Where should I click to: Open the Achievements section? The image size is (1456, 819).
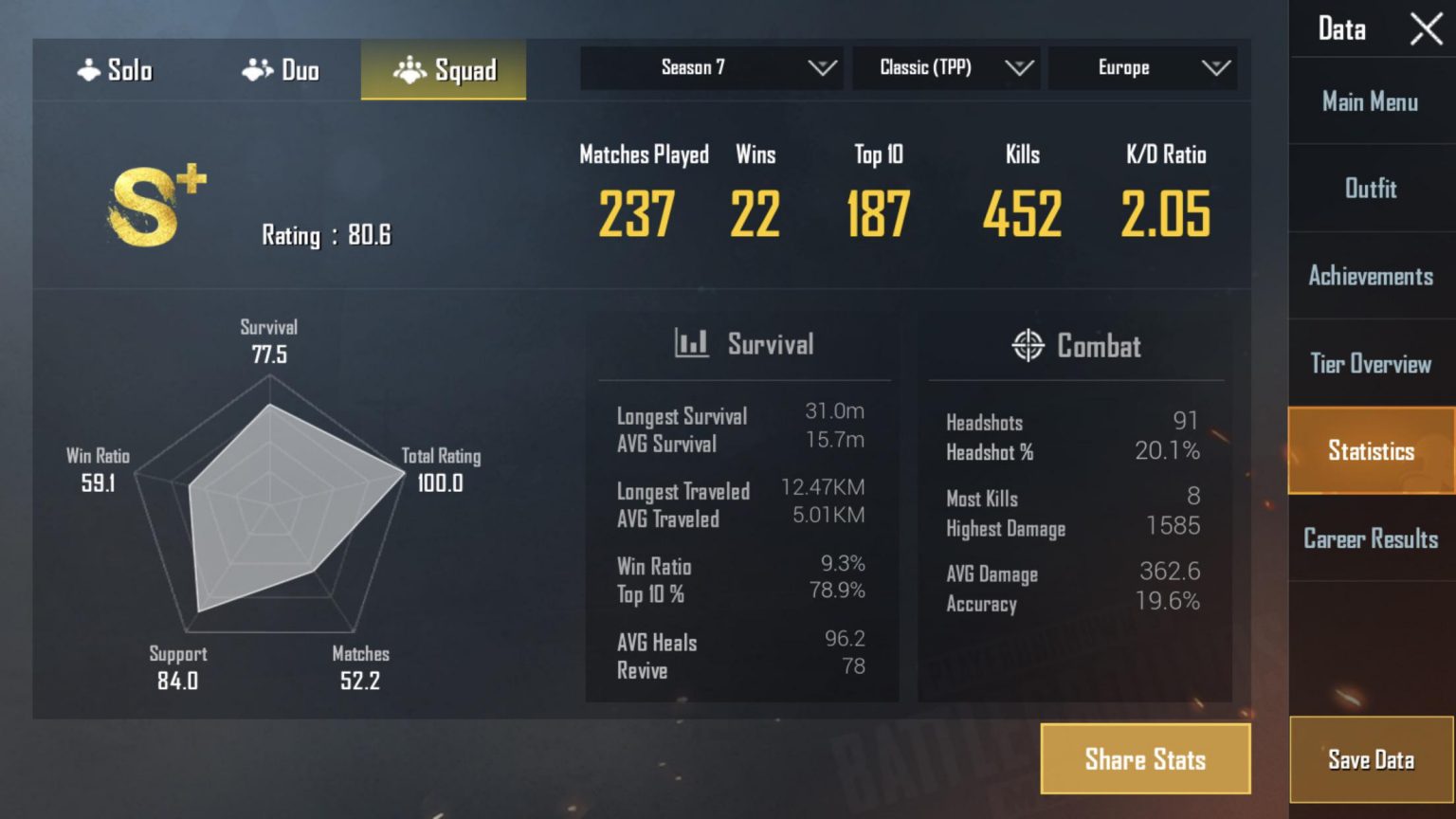pos(1371,276)
